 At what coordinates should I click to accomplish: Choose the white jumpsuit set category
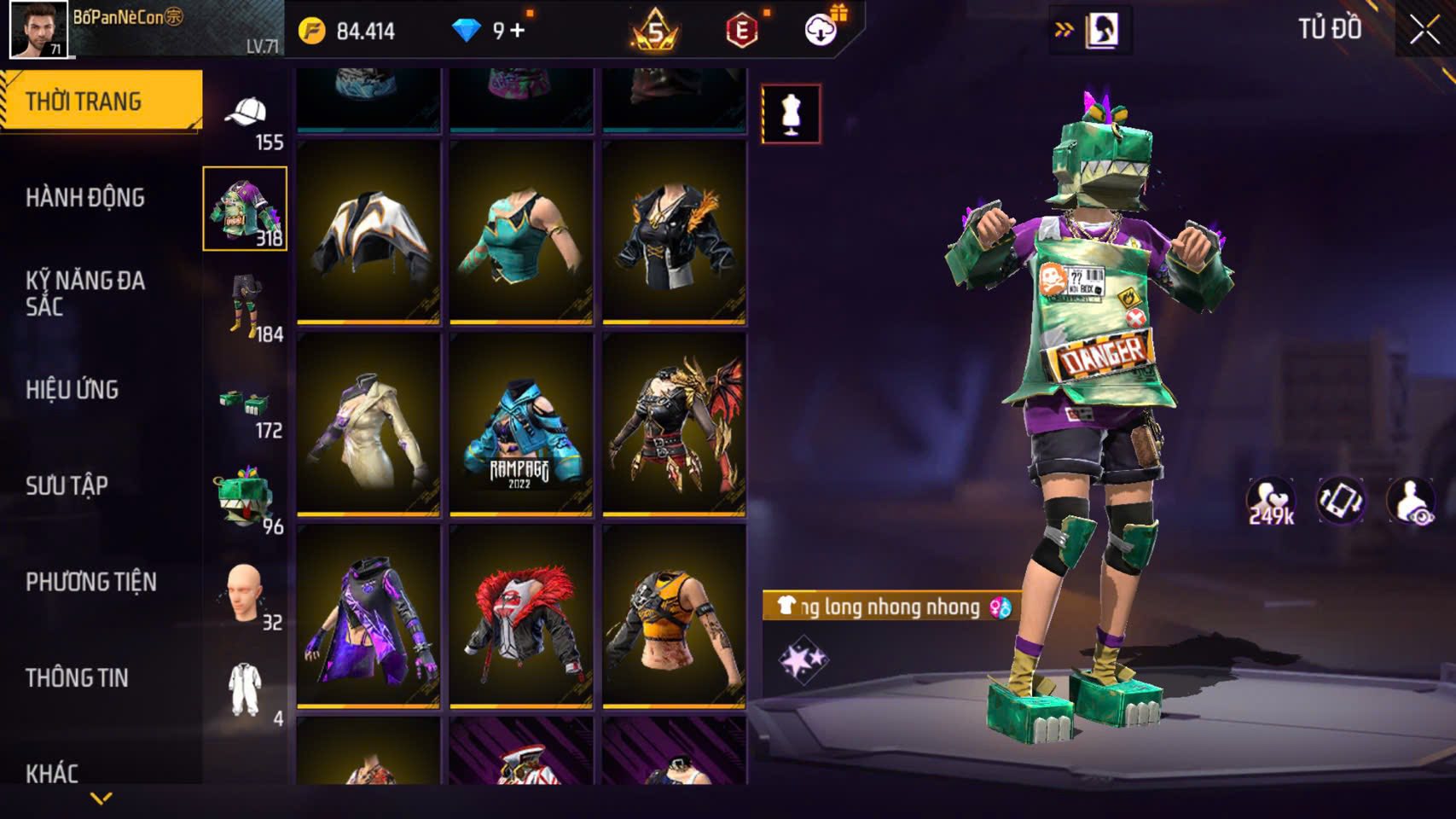[246, 689]
